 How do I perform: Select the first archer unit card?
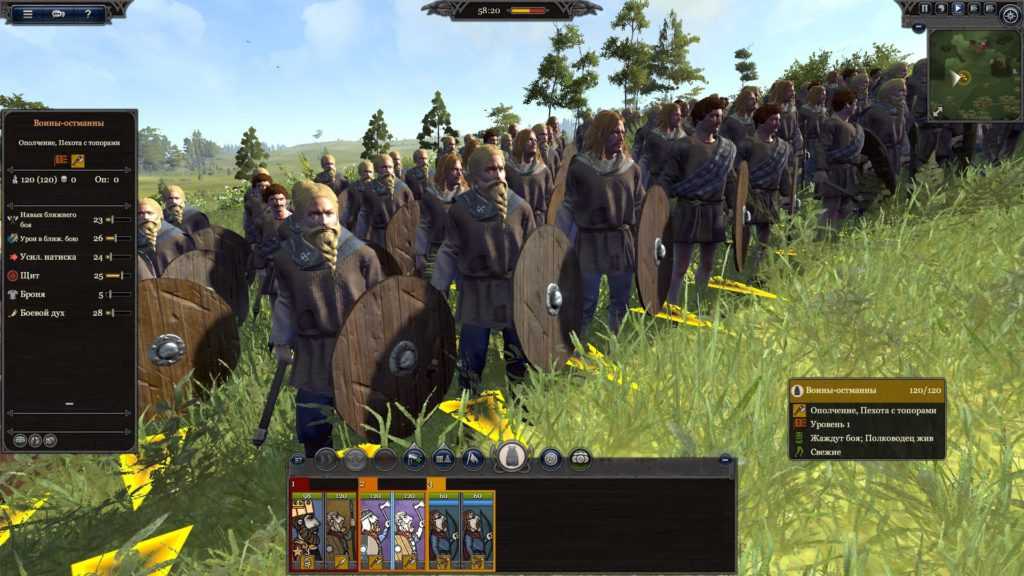(x=443, y=530)
